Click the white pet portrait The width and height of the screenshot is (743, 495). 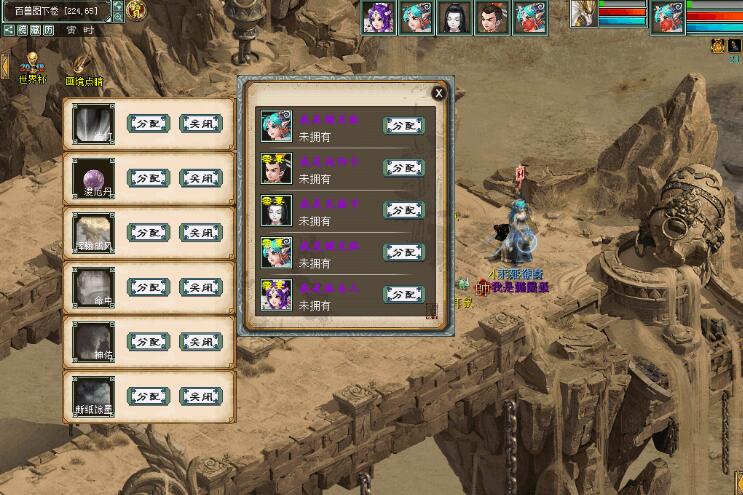584,12
